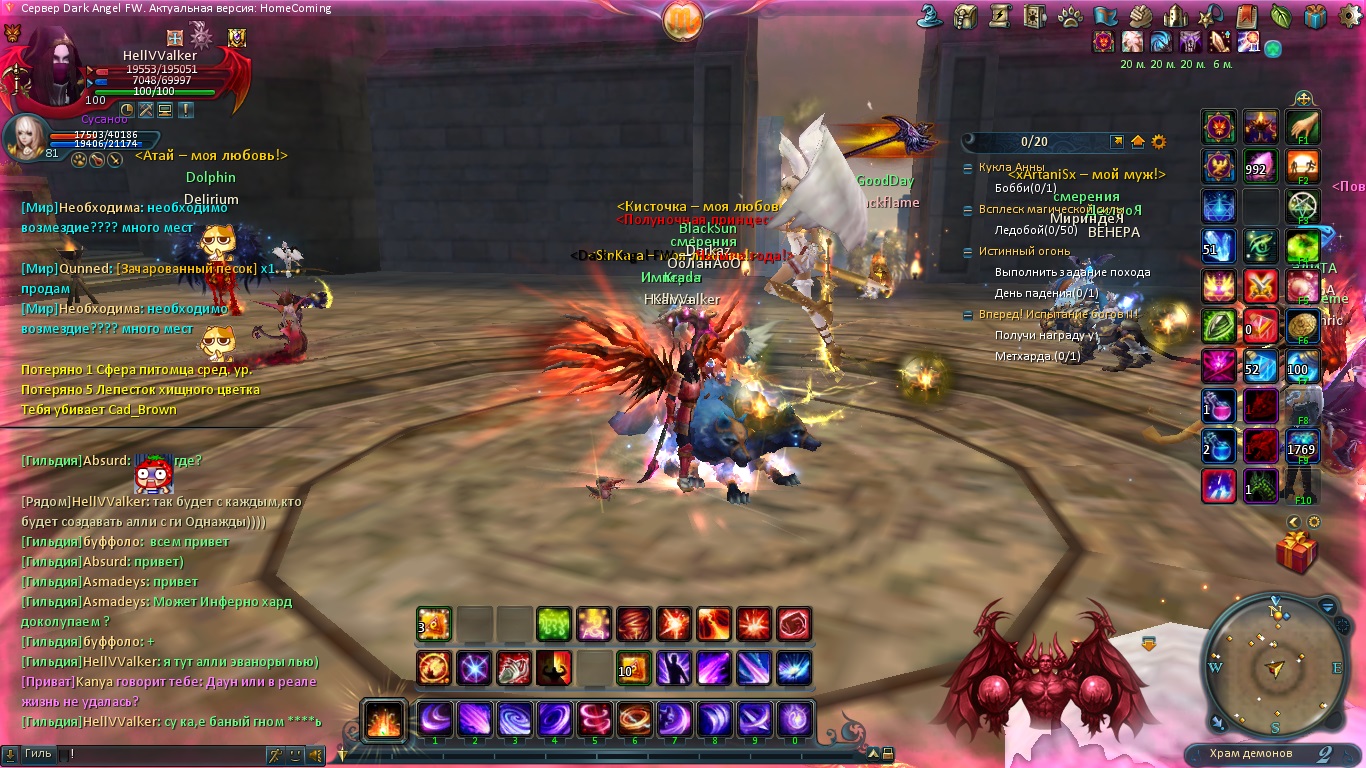Open quest tracker gear settings
This screenshot has height=768, width=1366.
(x=1159, y=142)
